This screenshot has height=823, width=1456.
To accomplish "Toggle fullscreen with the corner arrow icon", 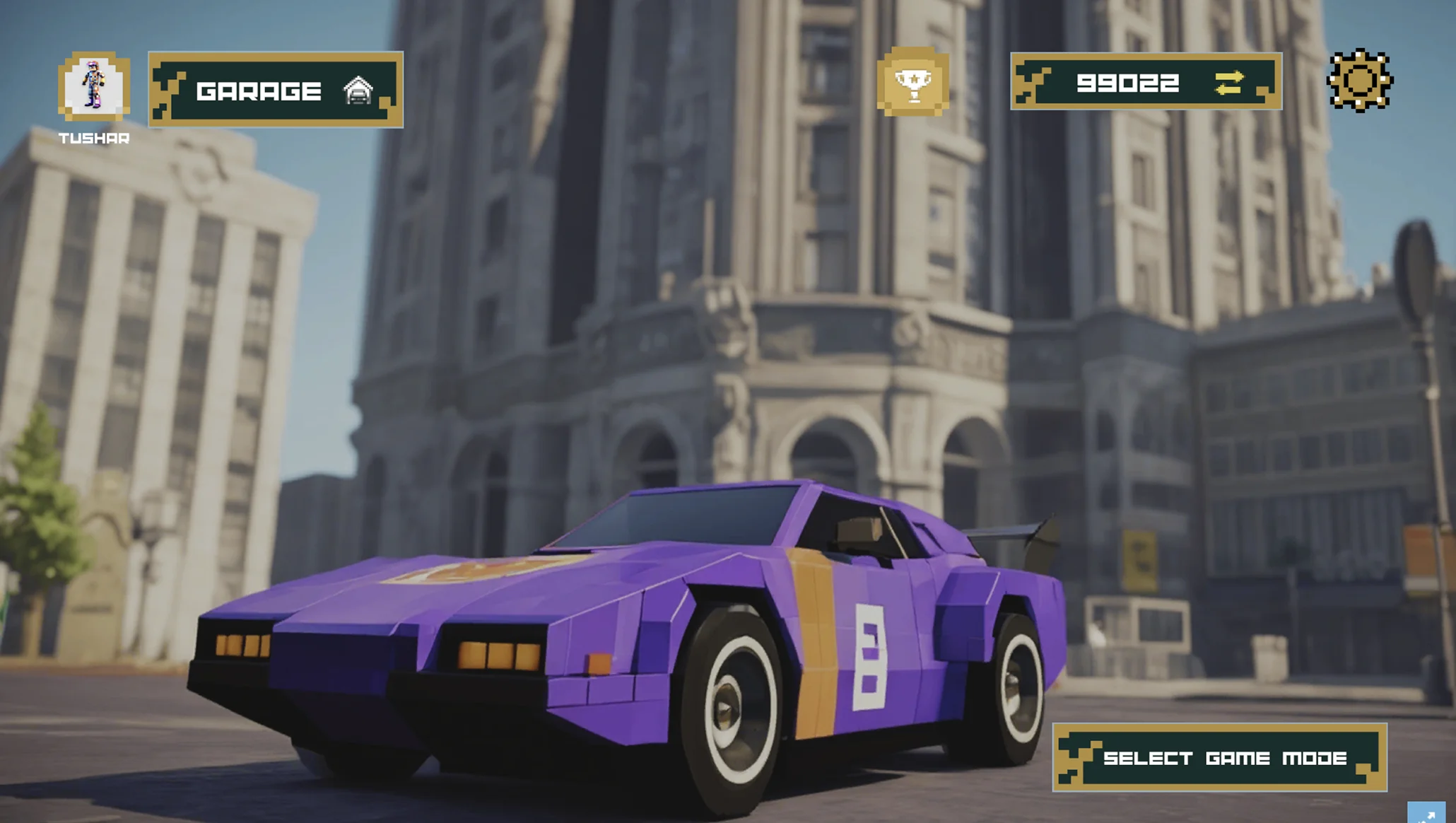I will click(1426, 813).
